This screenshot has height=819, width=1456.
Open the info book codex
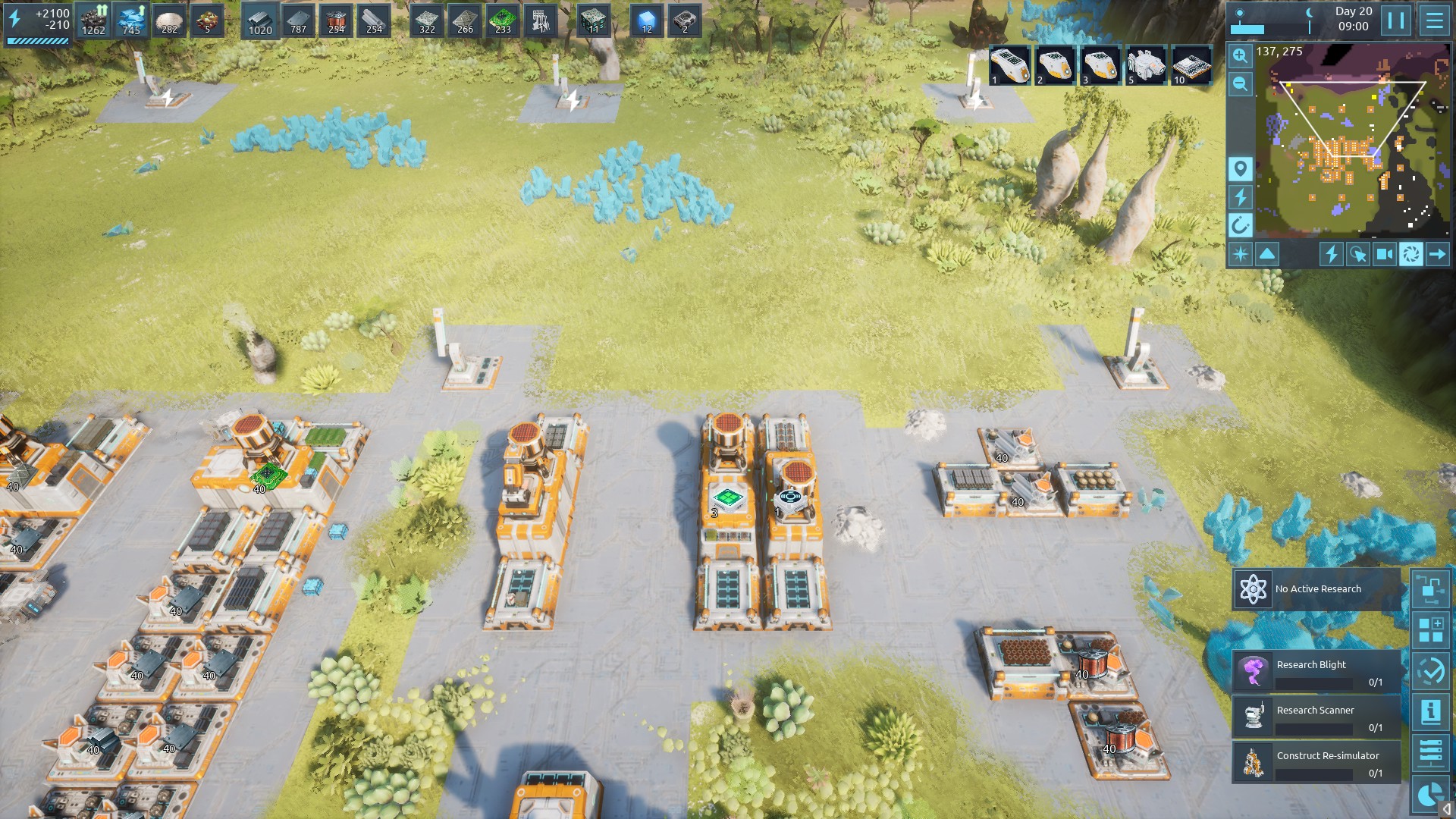[x=1430, y=711]
